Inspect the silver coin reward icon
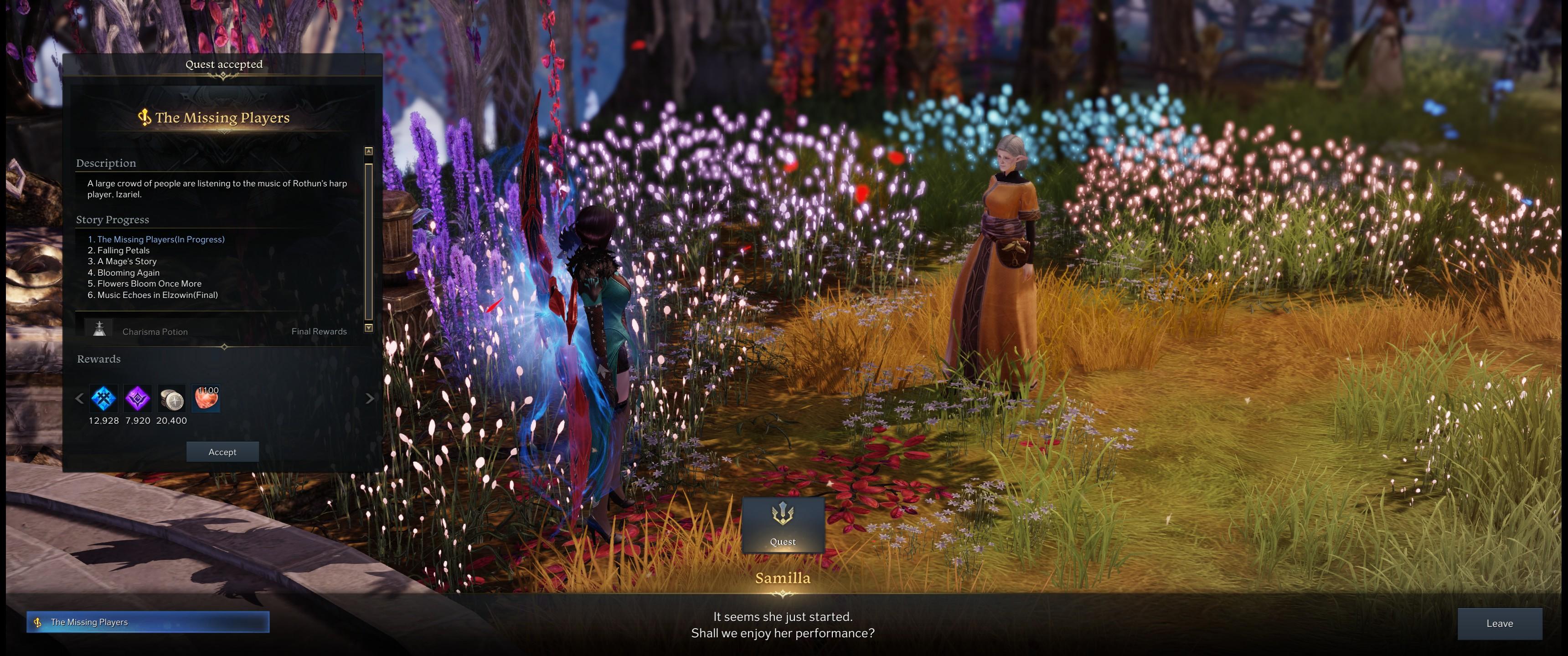The image size is (1568, 656). point(172,399)
